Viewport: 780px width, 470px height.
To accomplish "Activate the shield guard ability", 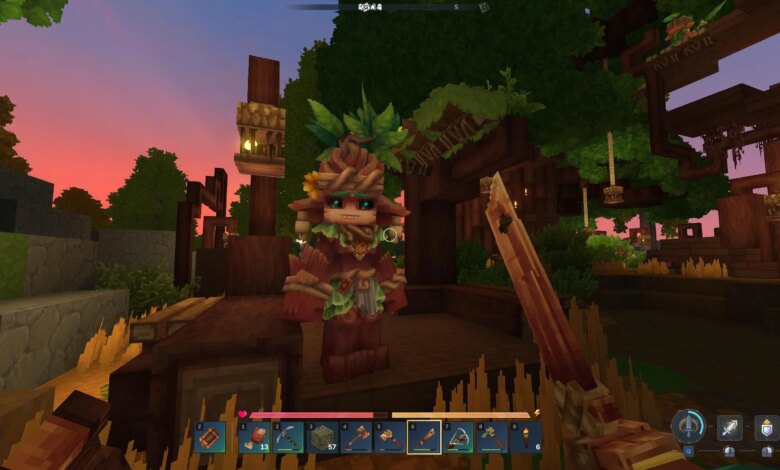I will coord(766,427).
